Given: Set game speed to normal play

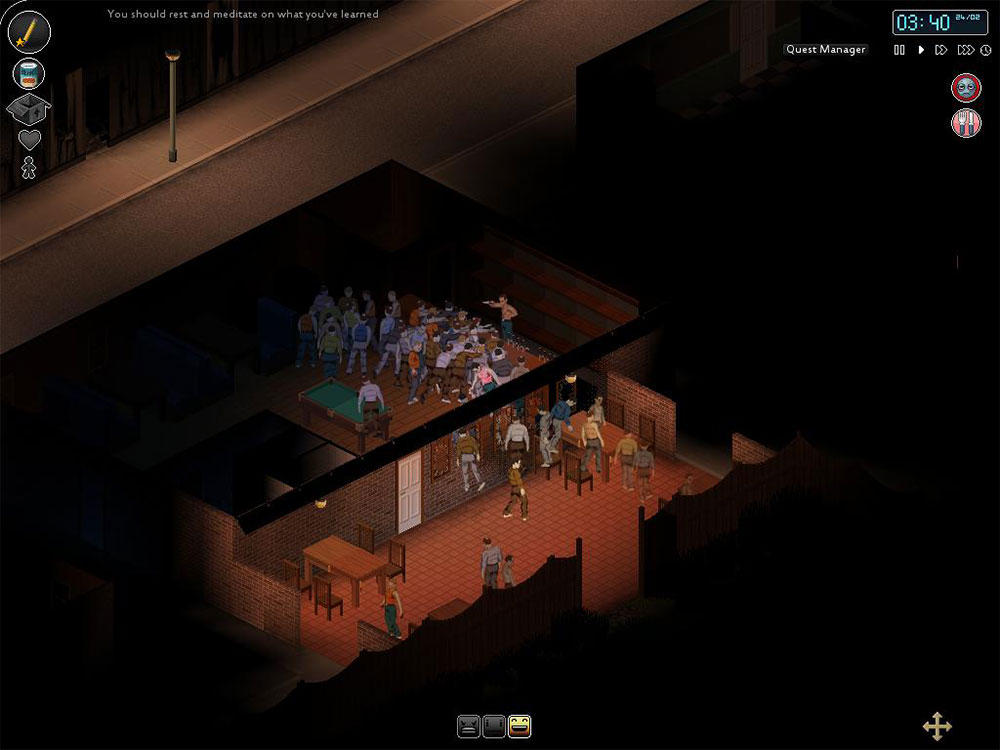Looking at the screenshot, I should click(921, 50).
